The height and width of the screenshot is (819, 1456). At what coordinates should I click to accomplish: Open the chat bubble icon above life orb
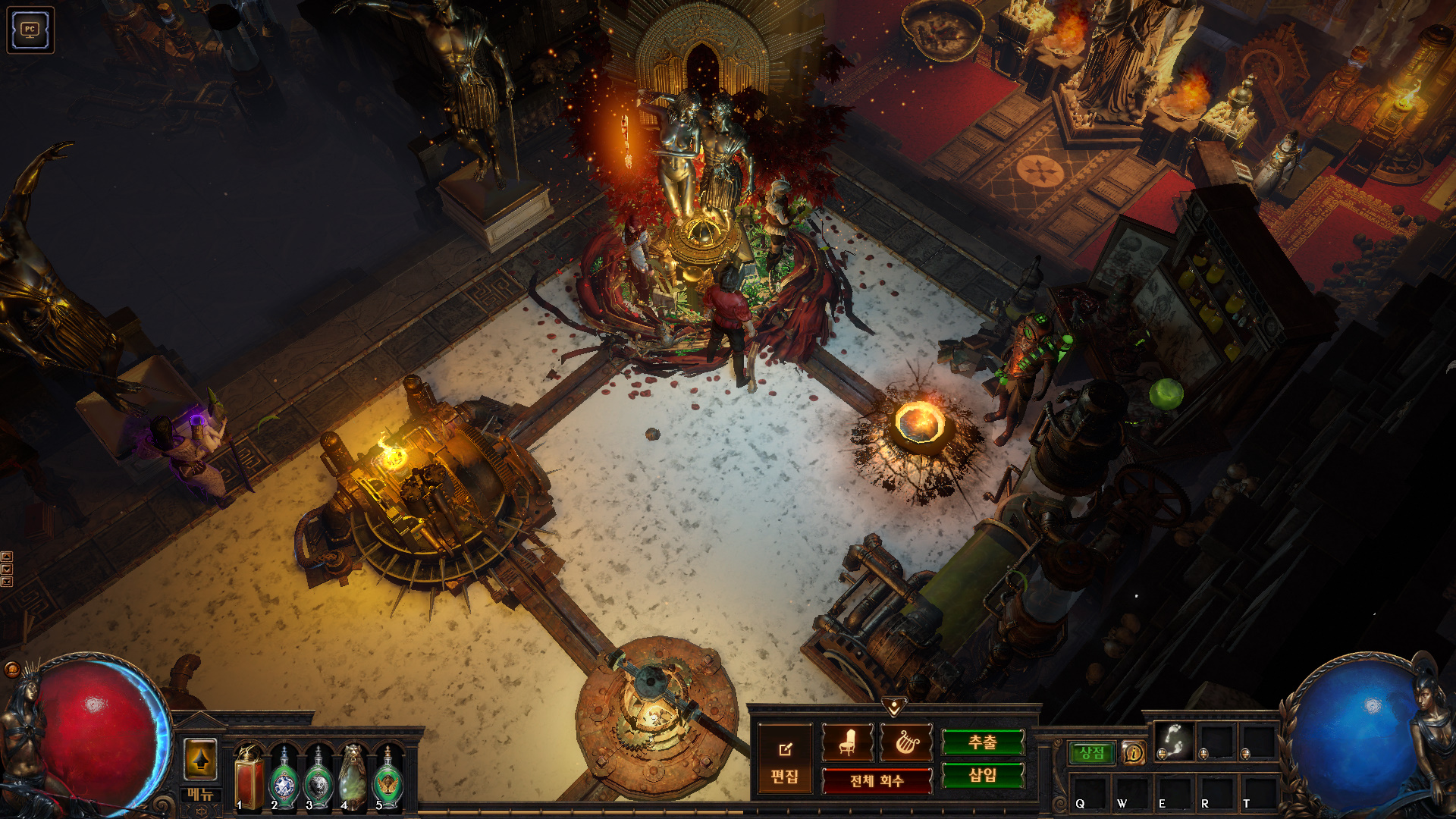12,669
